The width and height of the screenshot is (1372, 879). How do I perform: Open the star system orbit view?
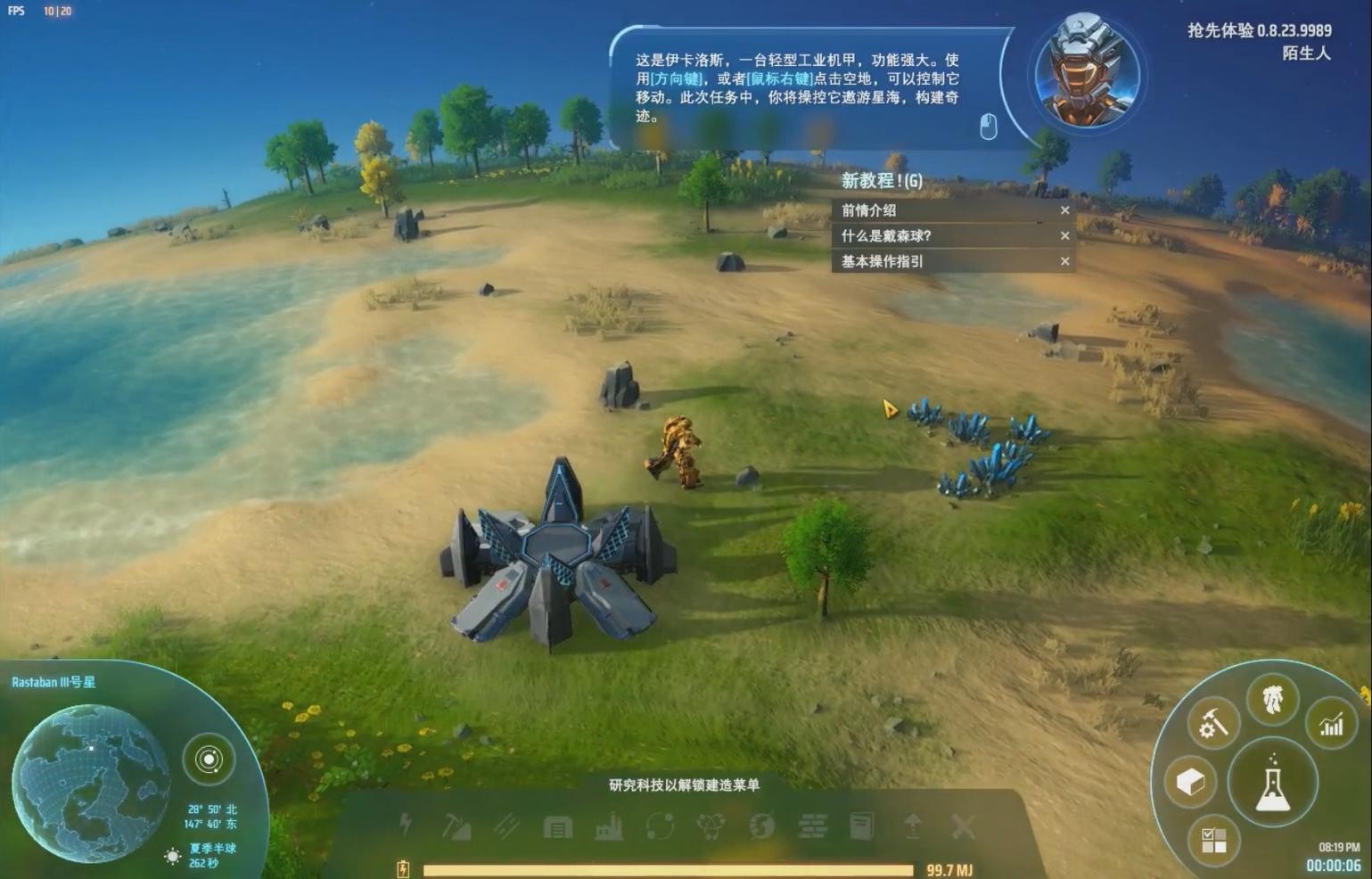(x=209, y=760)
